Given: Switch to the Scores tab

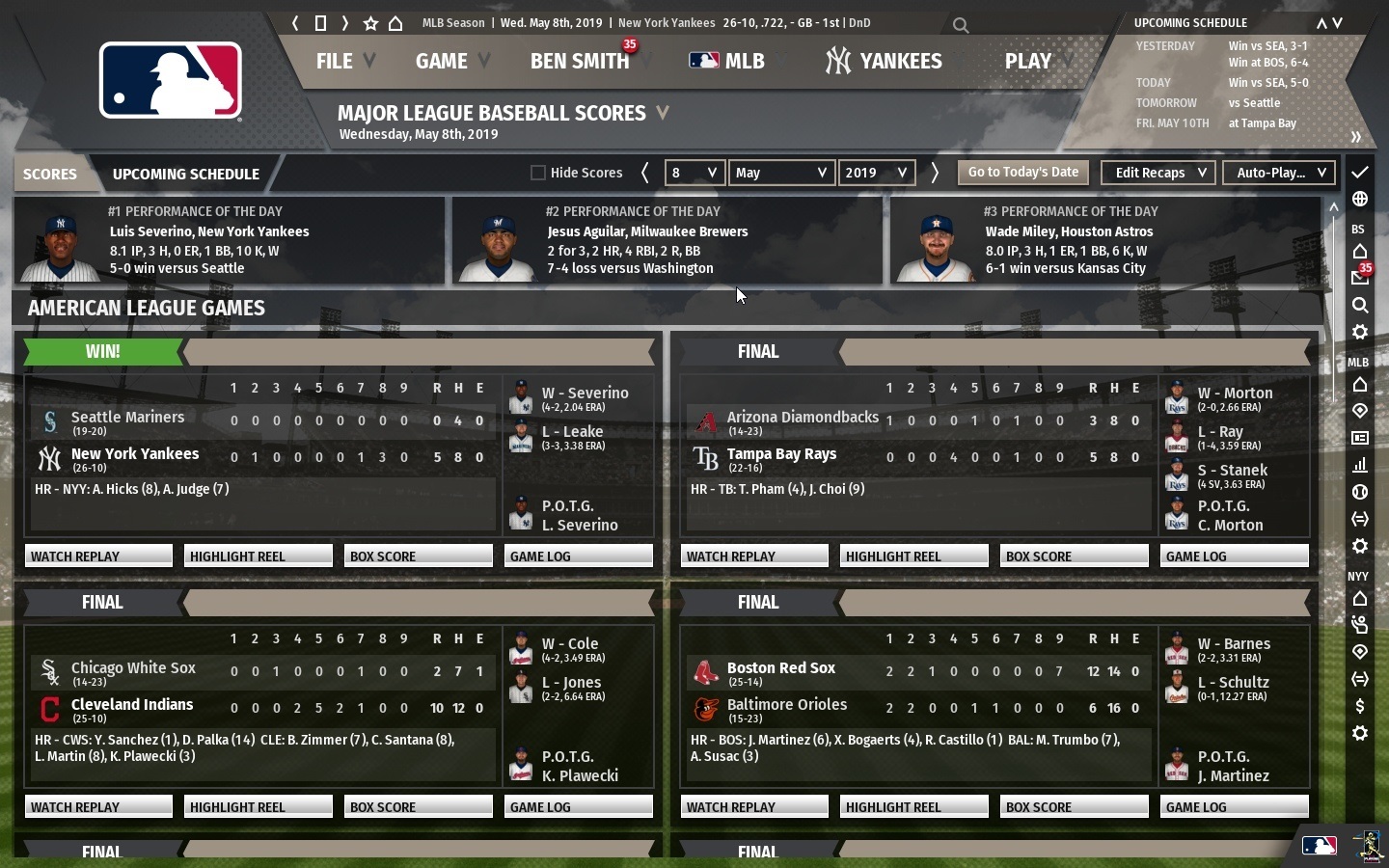Looking at the screenshot, I should tap(49, 175).
